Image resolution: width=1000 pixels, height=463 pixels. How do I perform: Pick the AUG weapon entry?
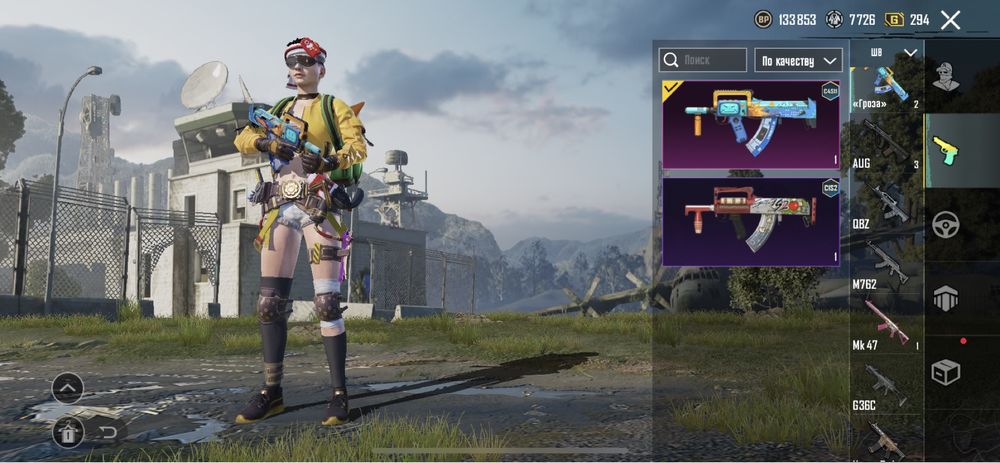tap(886, 143)
